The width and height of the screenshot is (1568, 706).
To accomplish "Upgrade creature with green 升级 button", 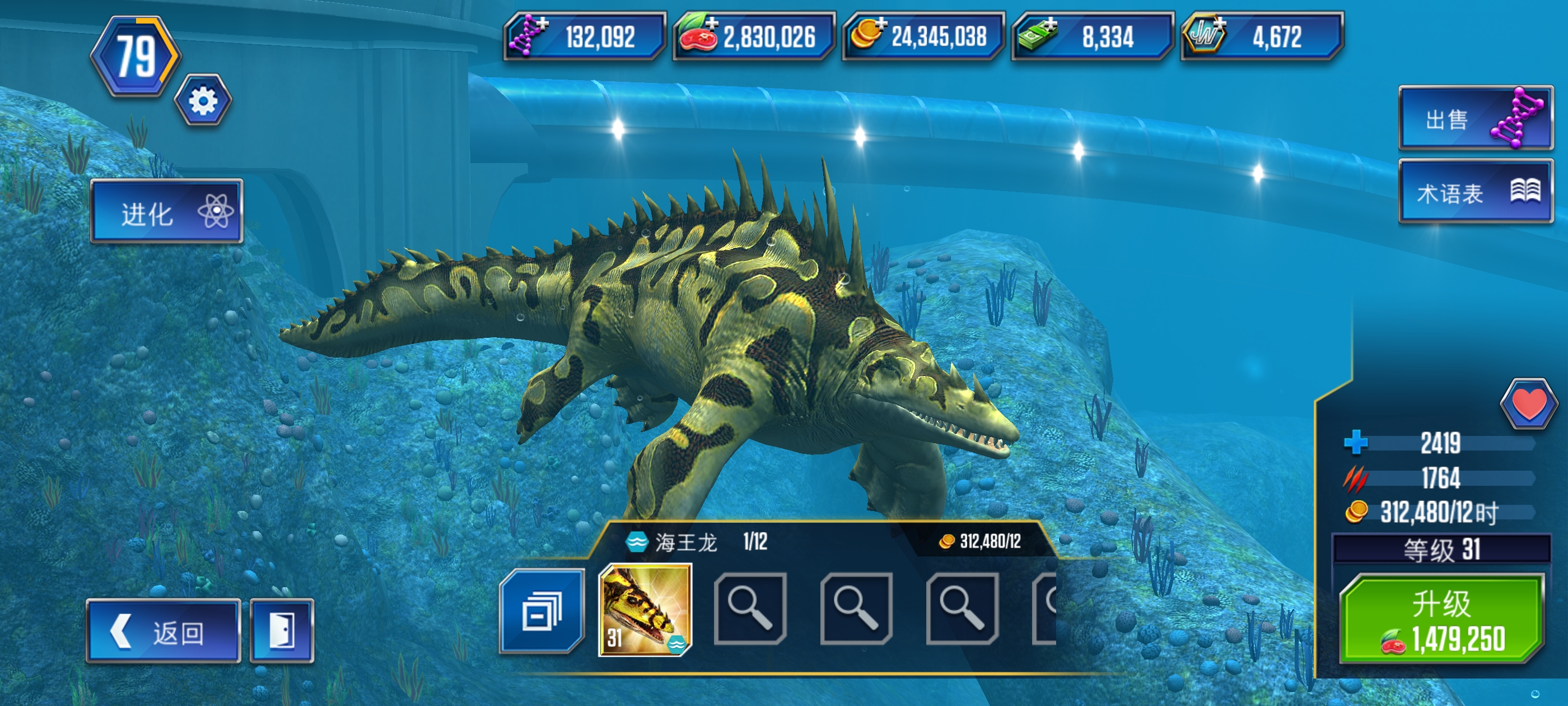I will (x=1441, y=619).
